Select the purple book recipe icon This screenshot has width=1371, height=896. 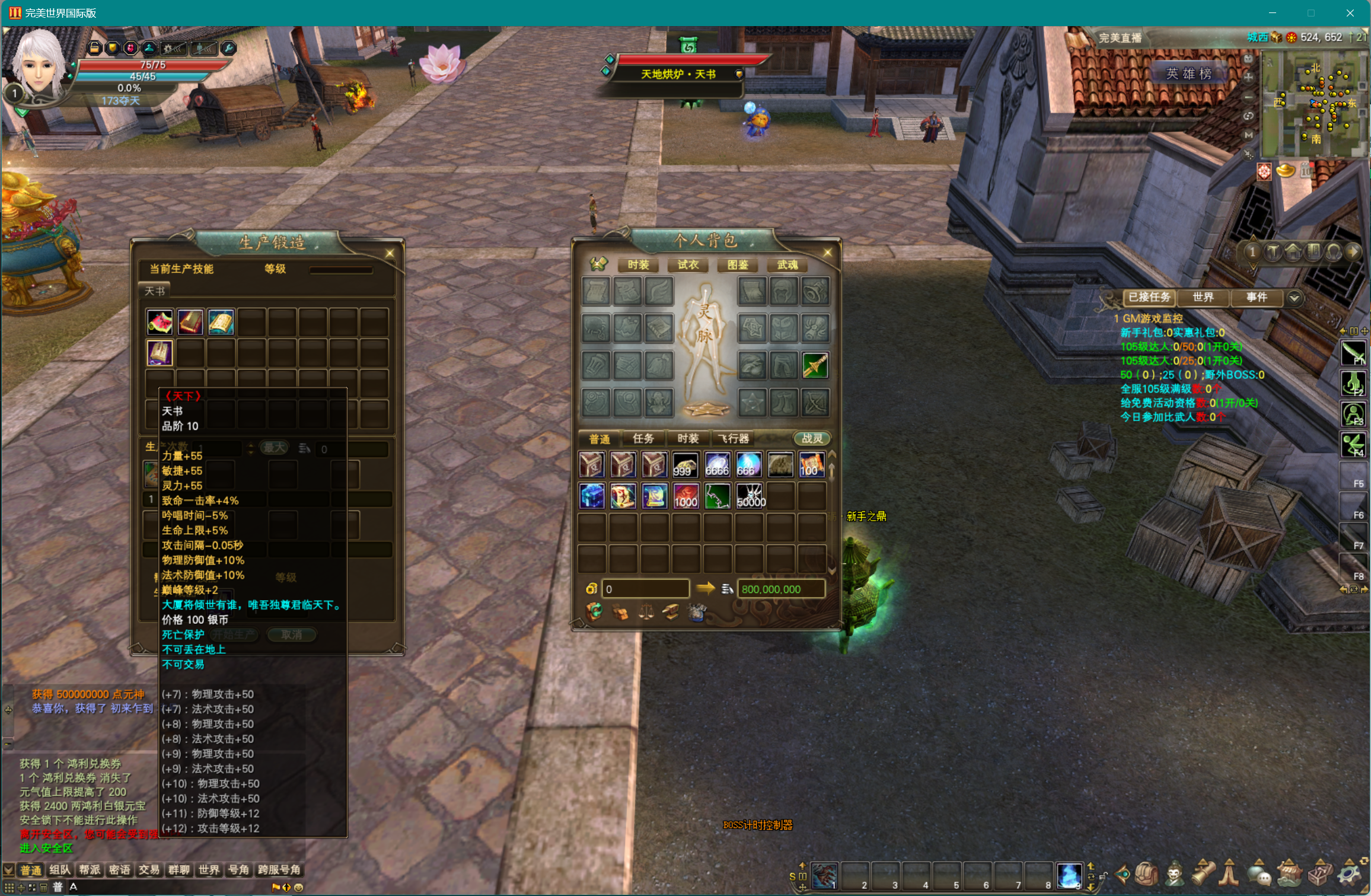point(160,353)
